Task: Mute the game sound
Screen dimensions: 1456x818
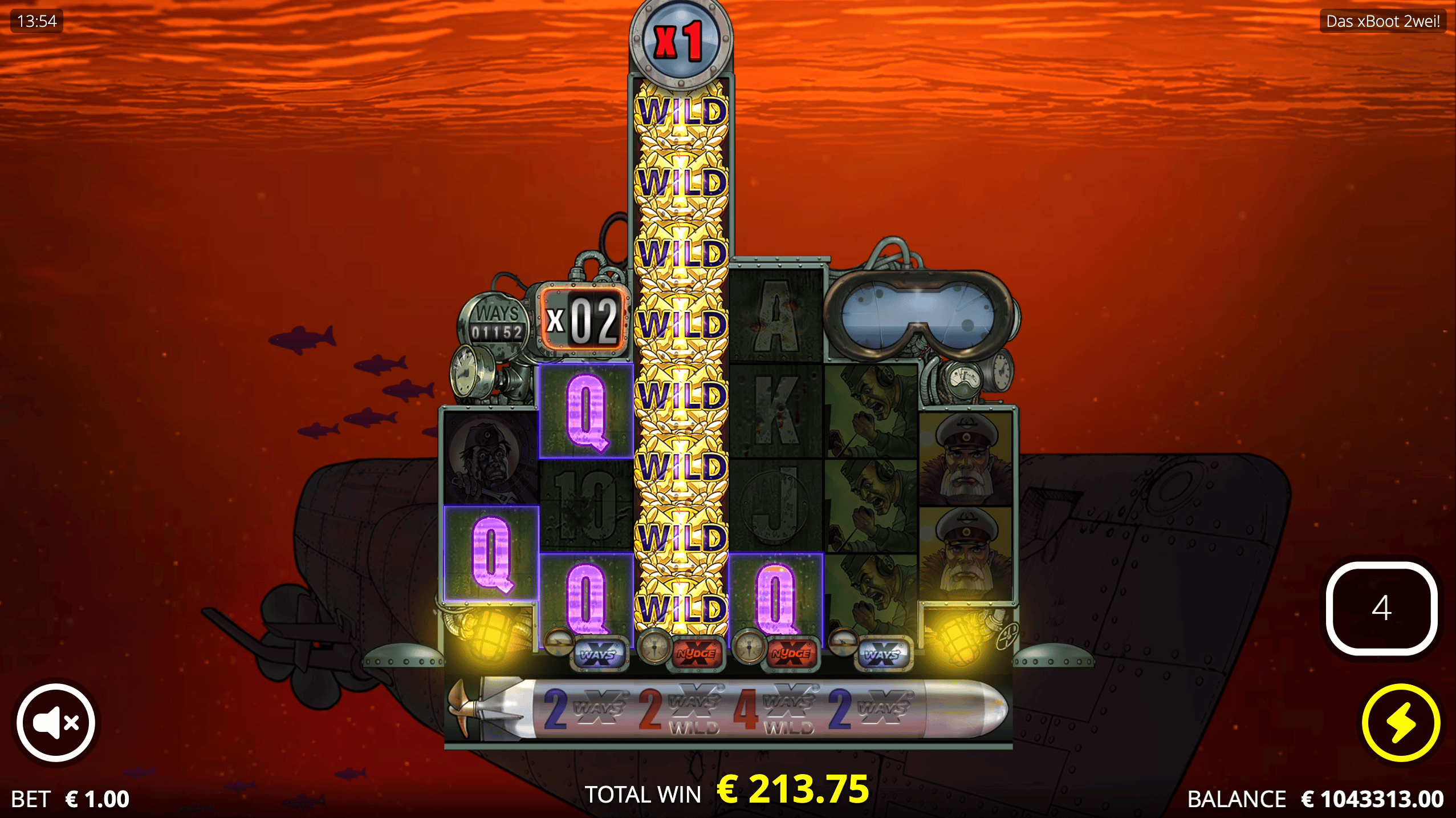Action: [x=55, y=722]
